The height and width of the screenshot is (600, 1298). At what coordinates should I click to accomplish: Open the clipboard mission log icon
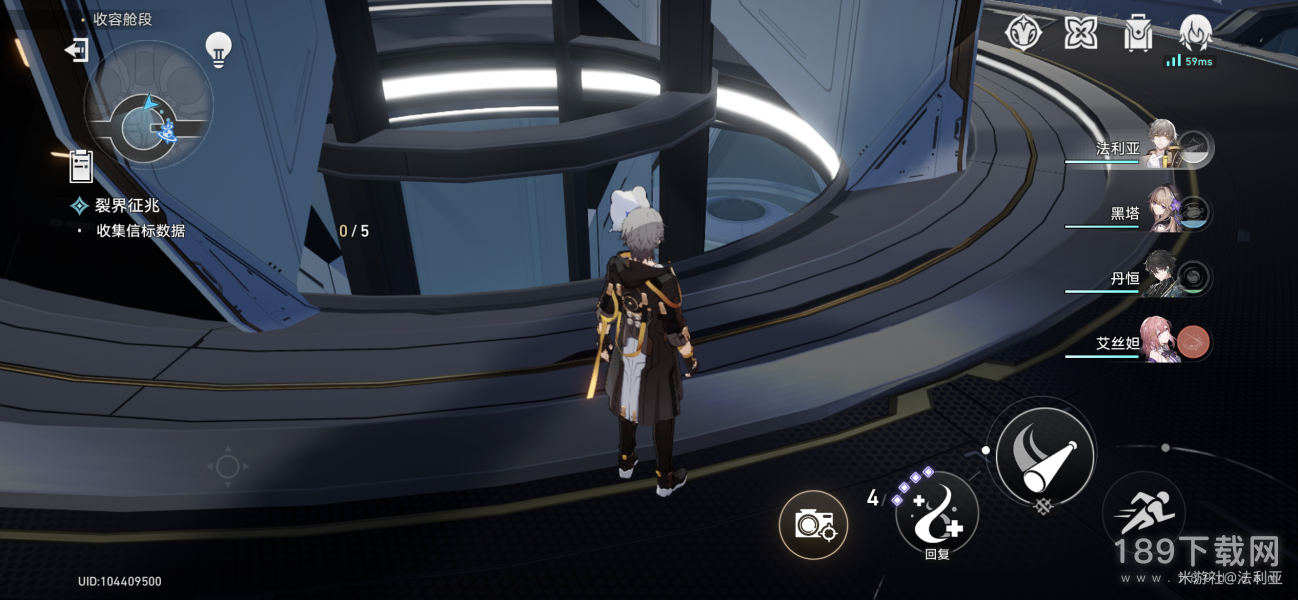tap(81, 166)
